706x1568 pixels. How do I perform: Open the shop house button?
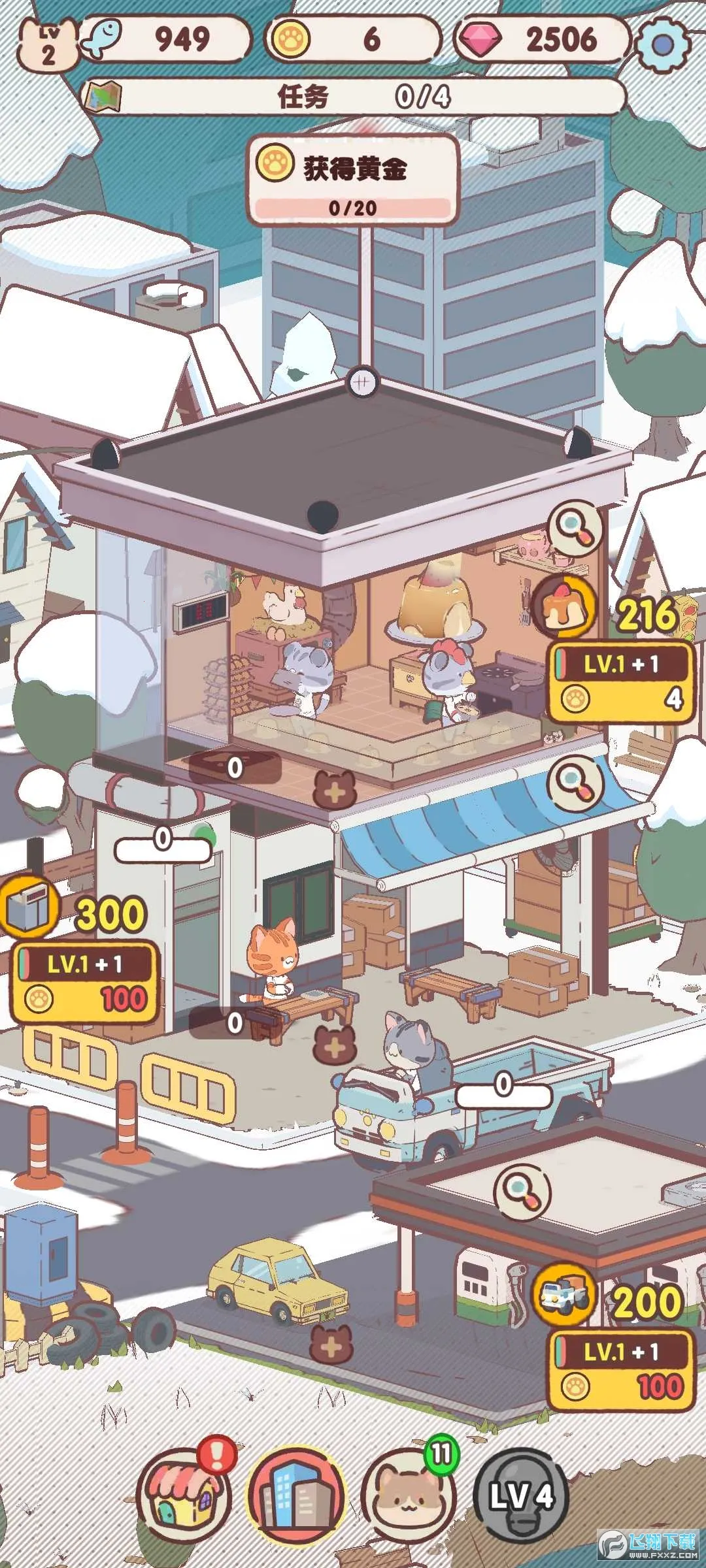tap(184, 1495)
